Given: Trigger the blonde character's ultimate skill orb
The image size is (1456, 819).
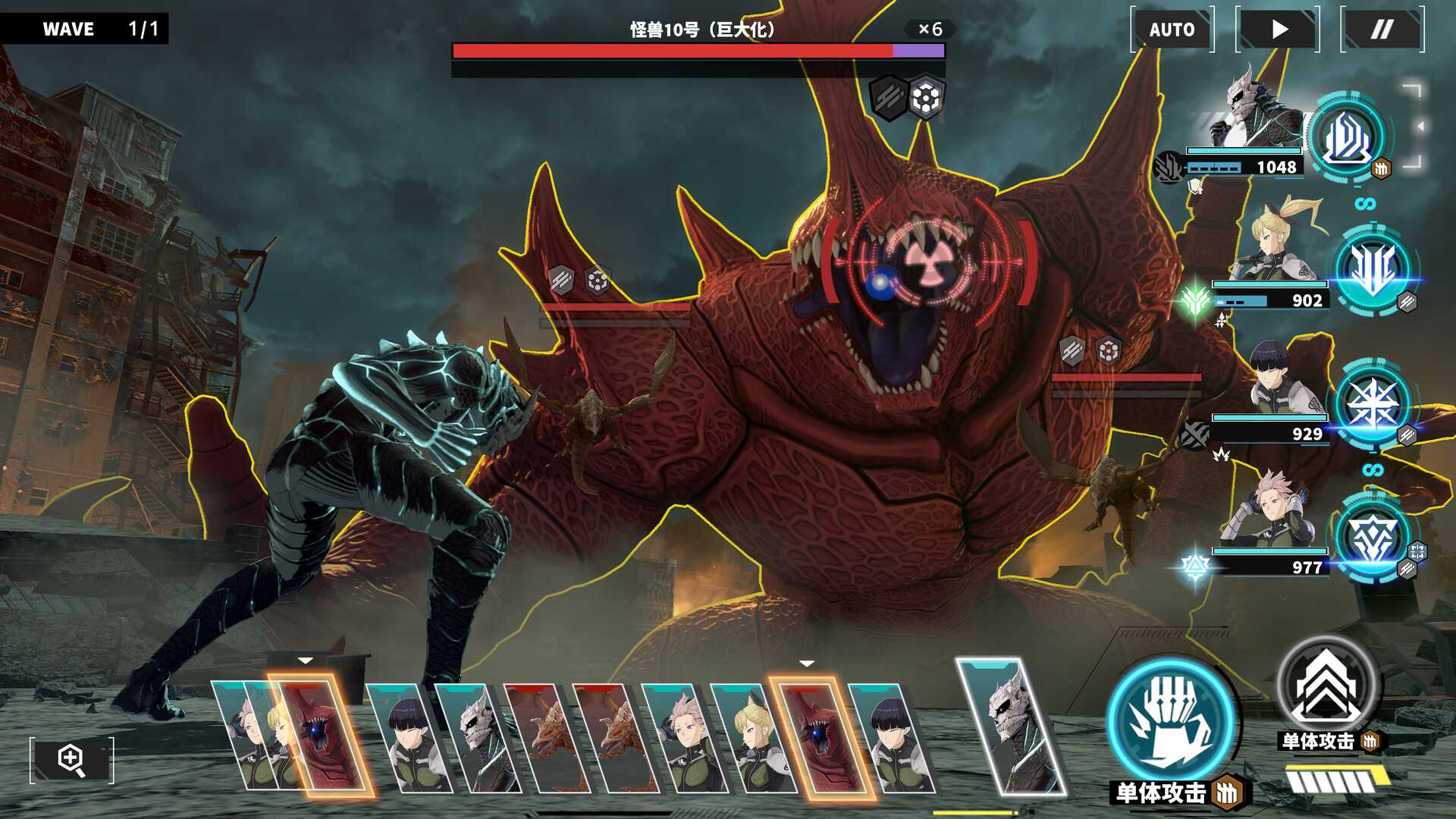Looking at the screenshot, I should (x=1373, y=269).
